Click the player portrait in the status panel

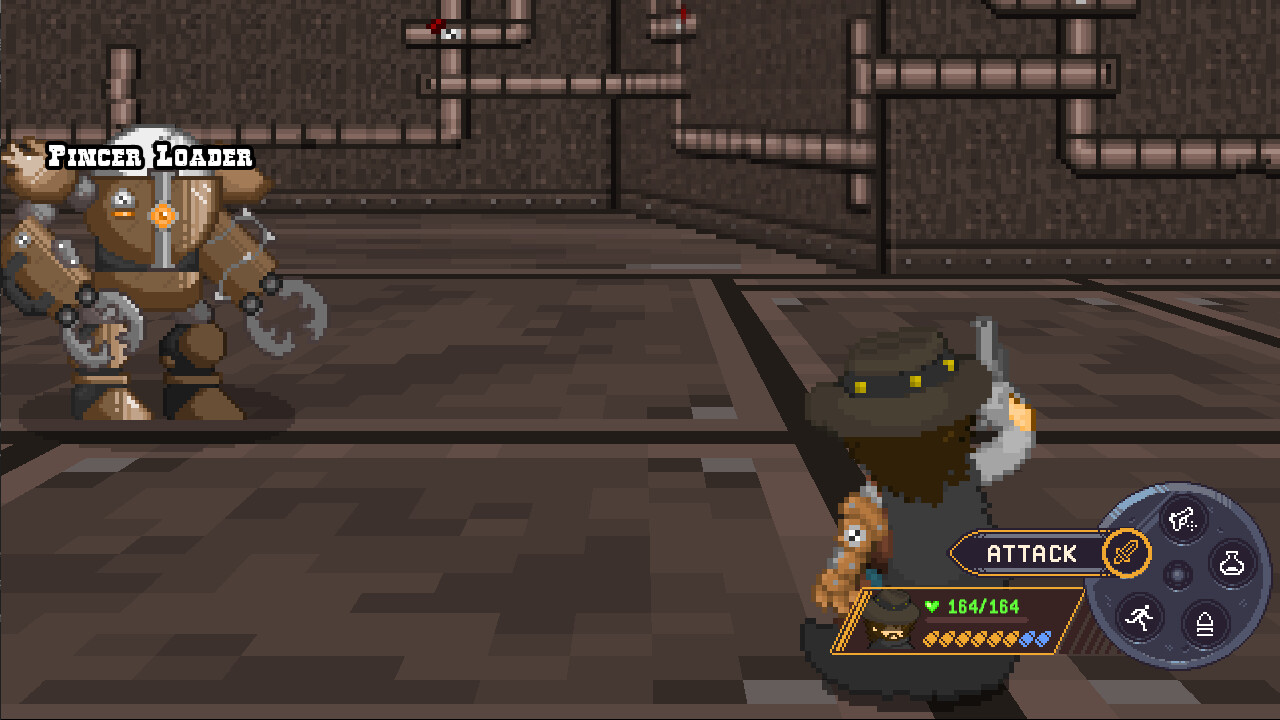890,622
